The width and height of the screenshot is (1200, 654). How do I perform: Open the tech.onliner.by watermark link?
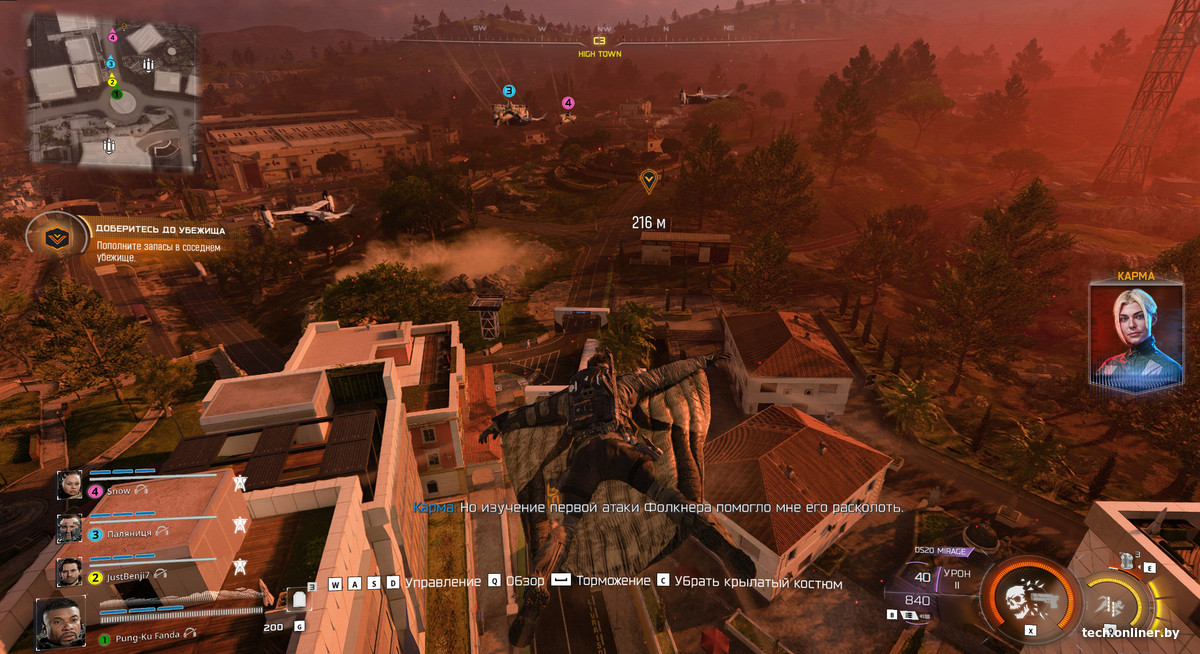tap(1130, 632)
